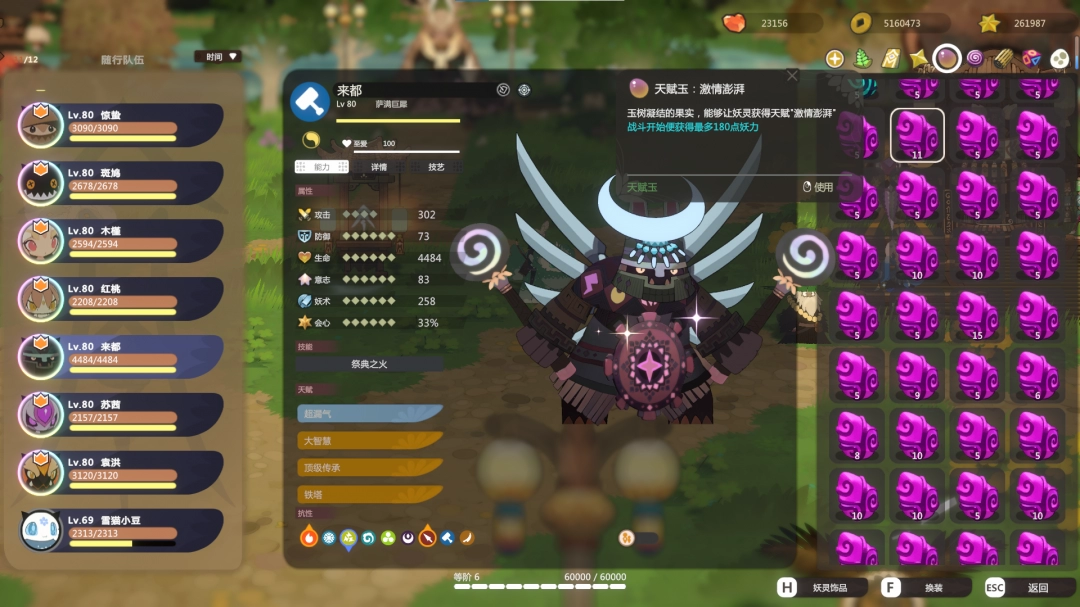Viewport: 1080px width, 607px height.
Task: Open the purple swirl item category
Action: [974, 59]
